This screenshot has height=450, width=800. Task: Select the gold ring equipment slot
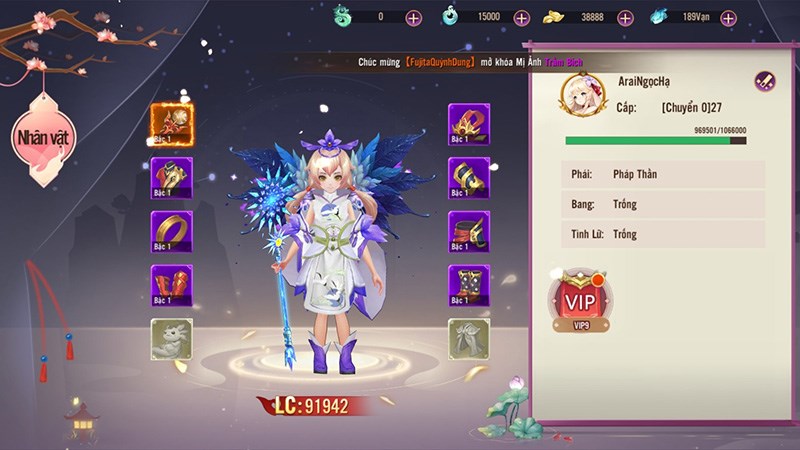pos(172,232)
